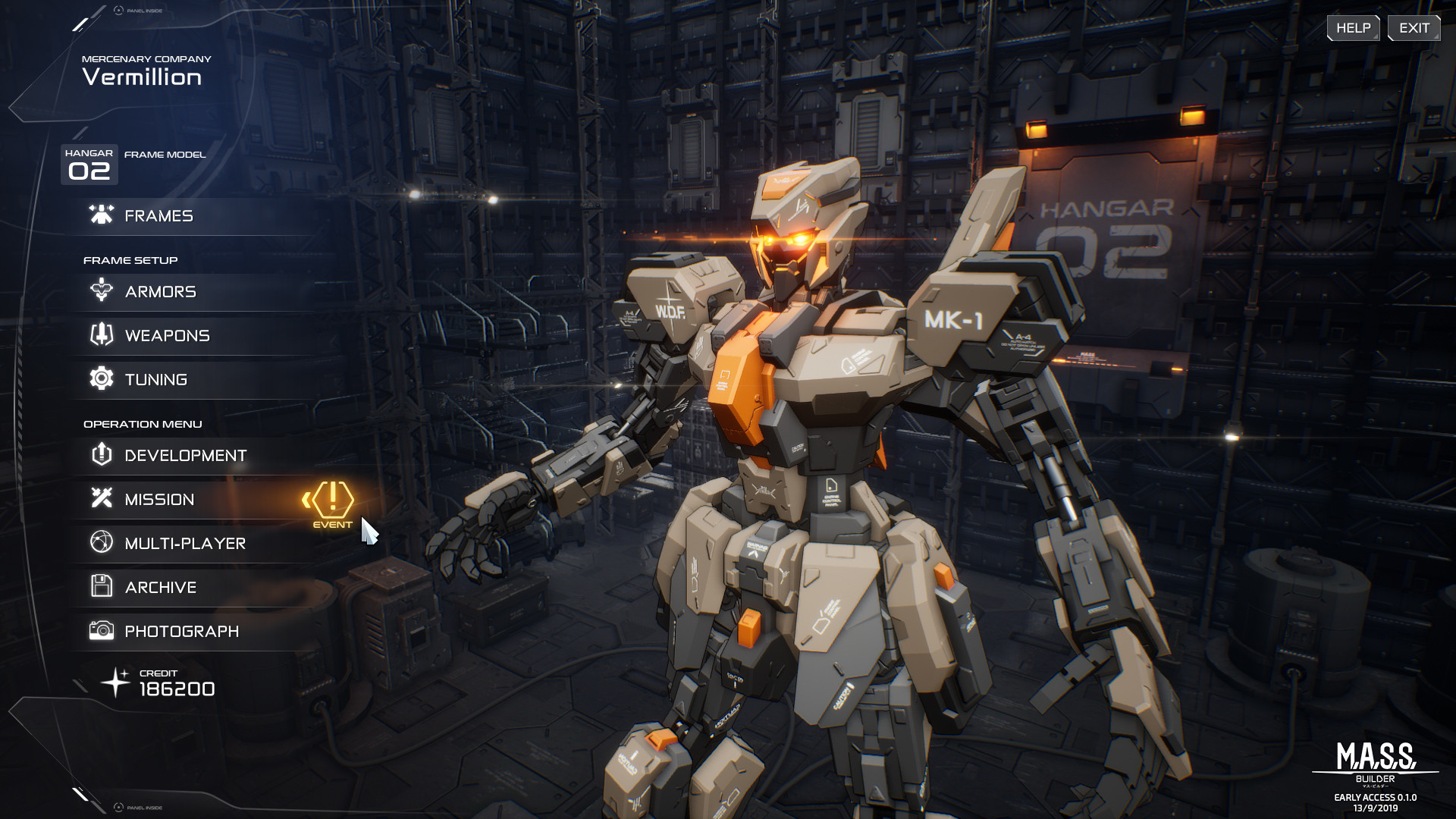Click the Development shield icon

pyautogui.click(x=99, y=454)
